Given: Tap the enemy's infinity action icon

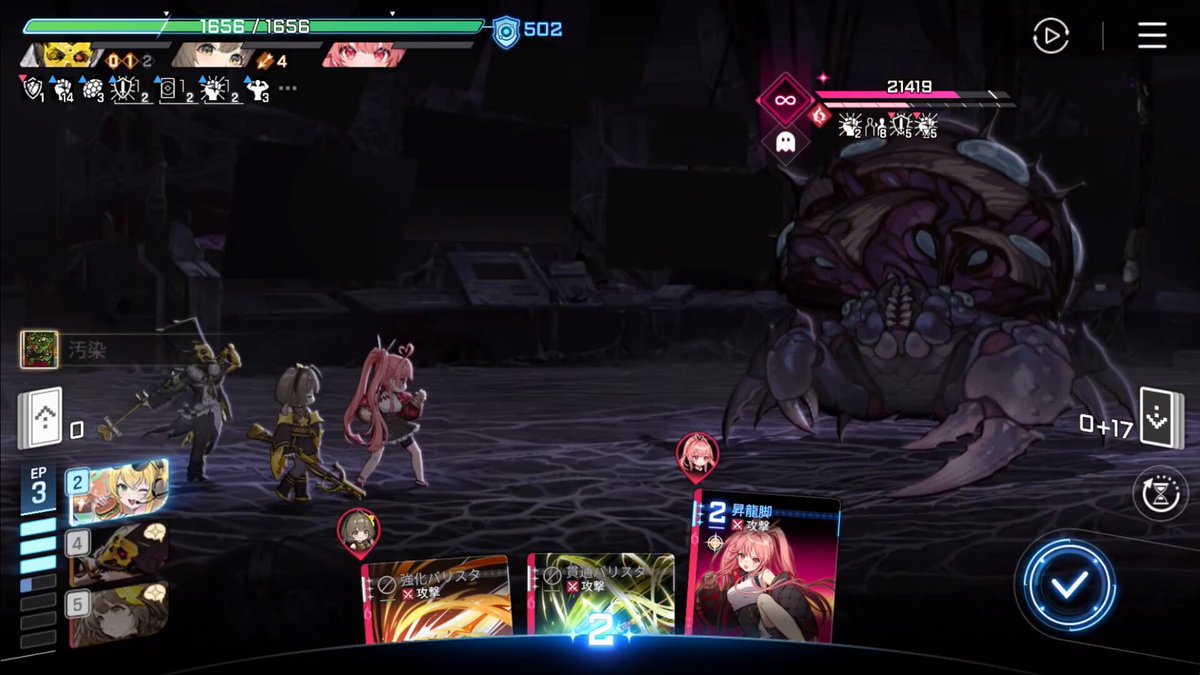Looking at the screenshot, I should tap(785, 99).
